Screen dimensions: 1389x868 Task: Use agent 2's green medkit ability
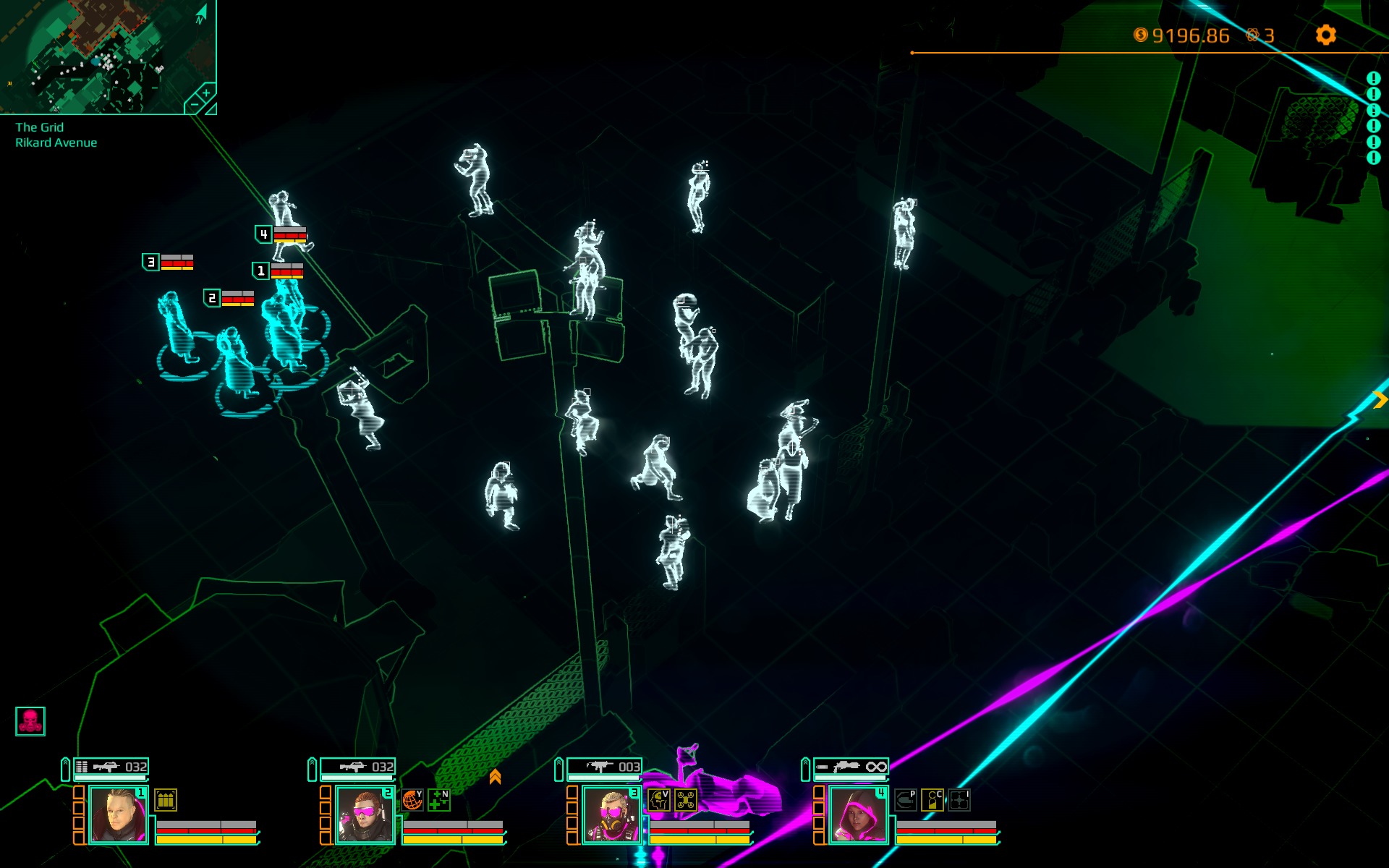pos(439,800)
